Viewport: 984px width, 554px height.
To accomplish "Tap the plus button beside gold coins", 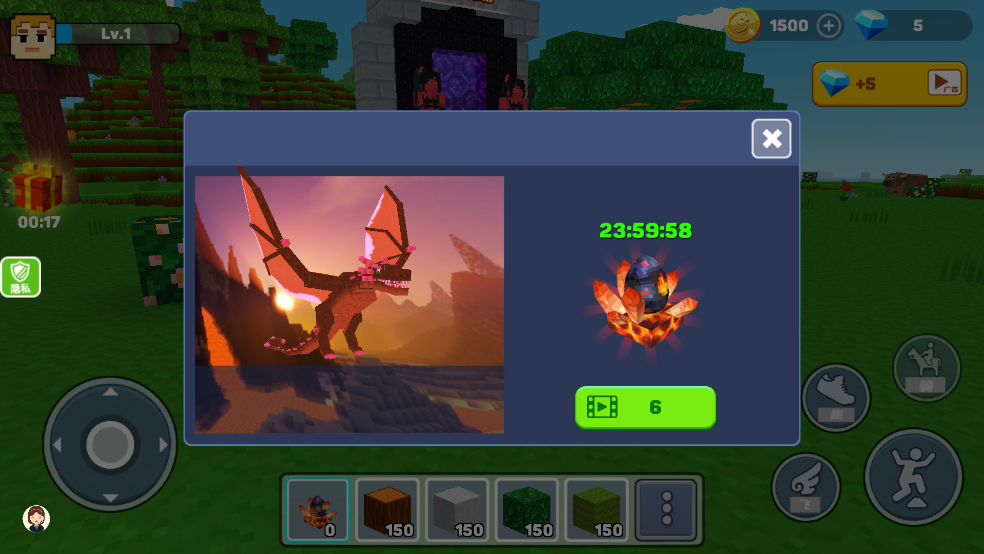I will pyautogui.click(x=829, y=25).
